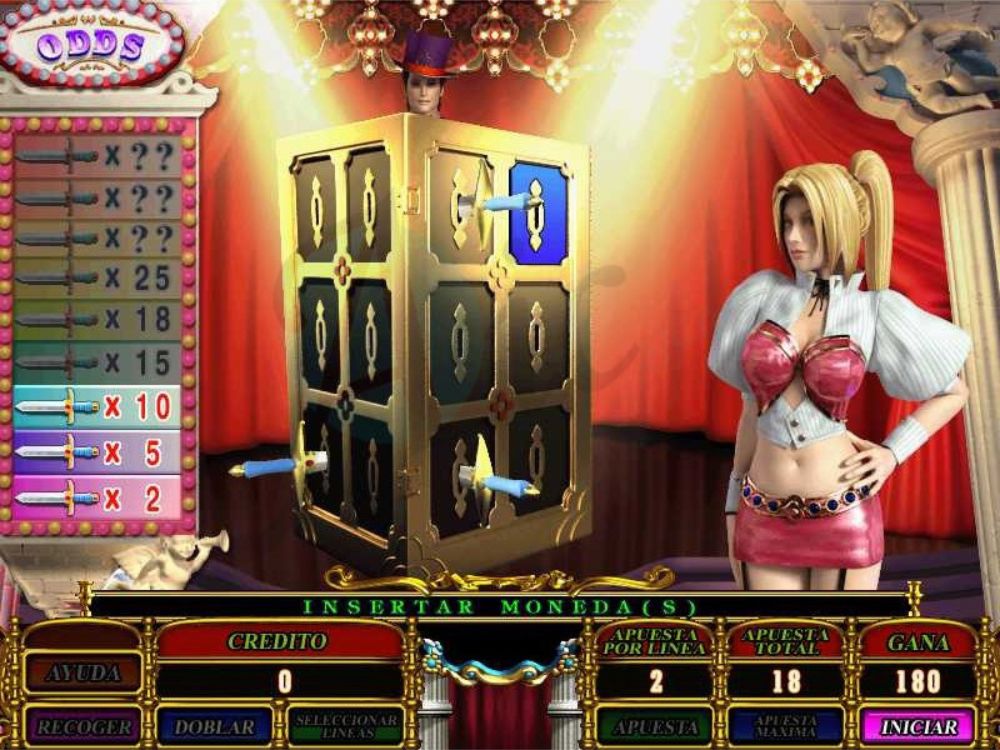Select the blue highlighted box panel
The height and width of the screenshot is (750, 1000).
(538, 212)
